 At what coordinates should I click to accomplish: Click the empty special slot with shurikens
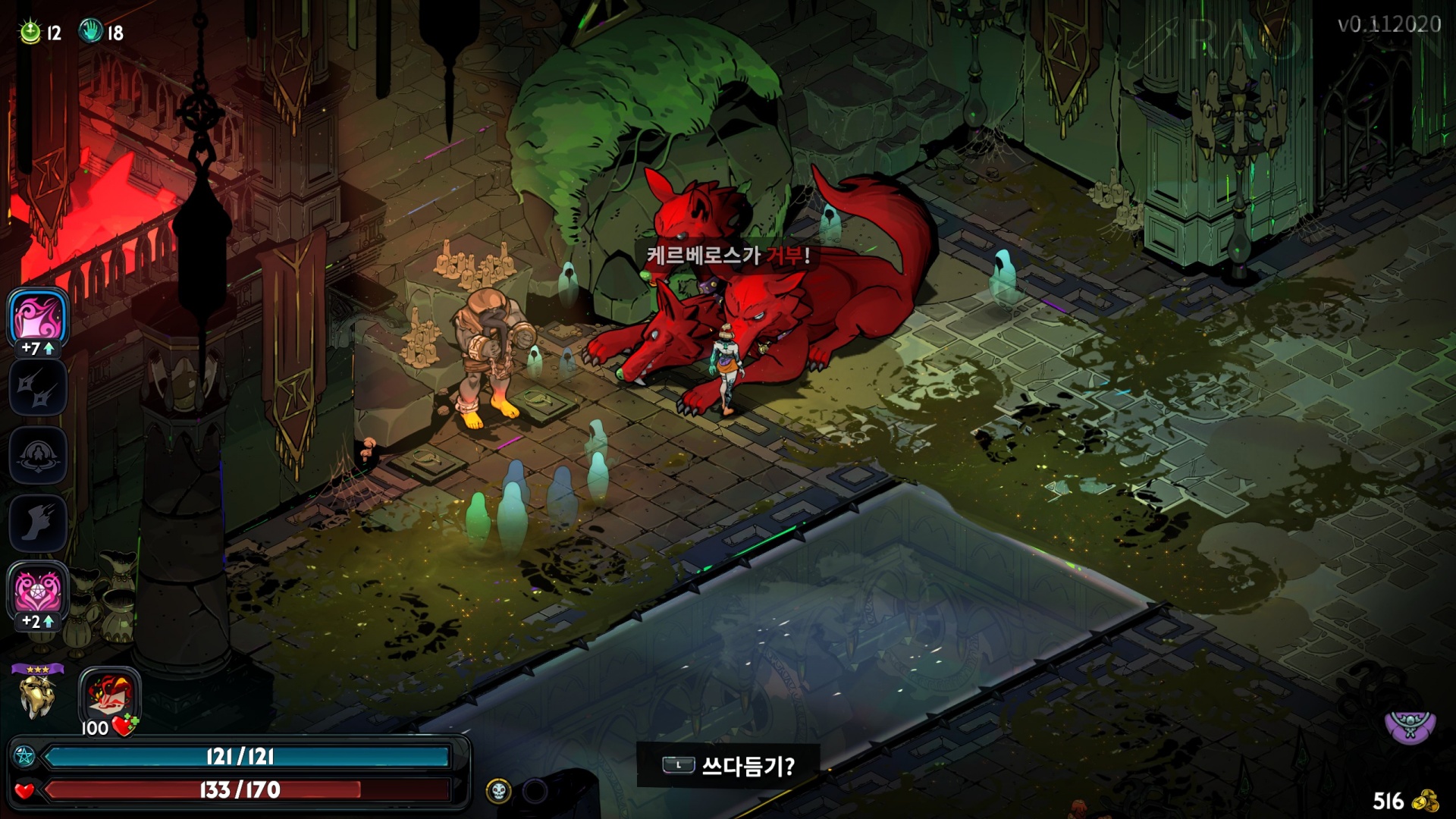tap(38, 387)
